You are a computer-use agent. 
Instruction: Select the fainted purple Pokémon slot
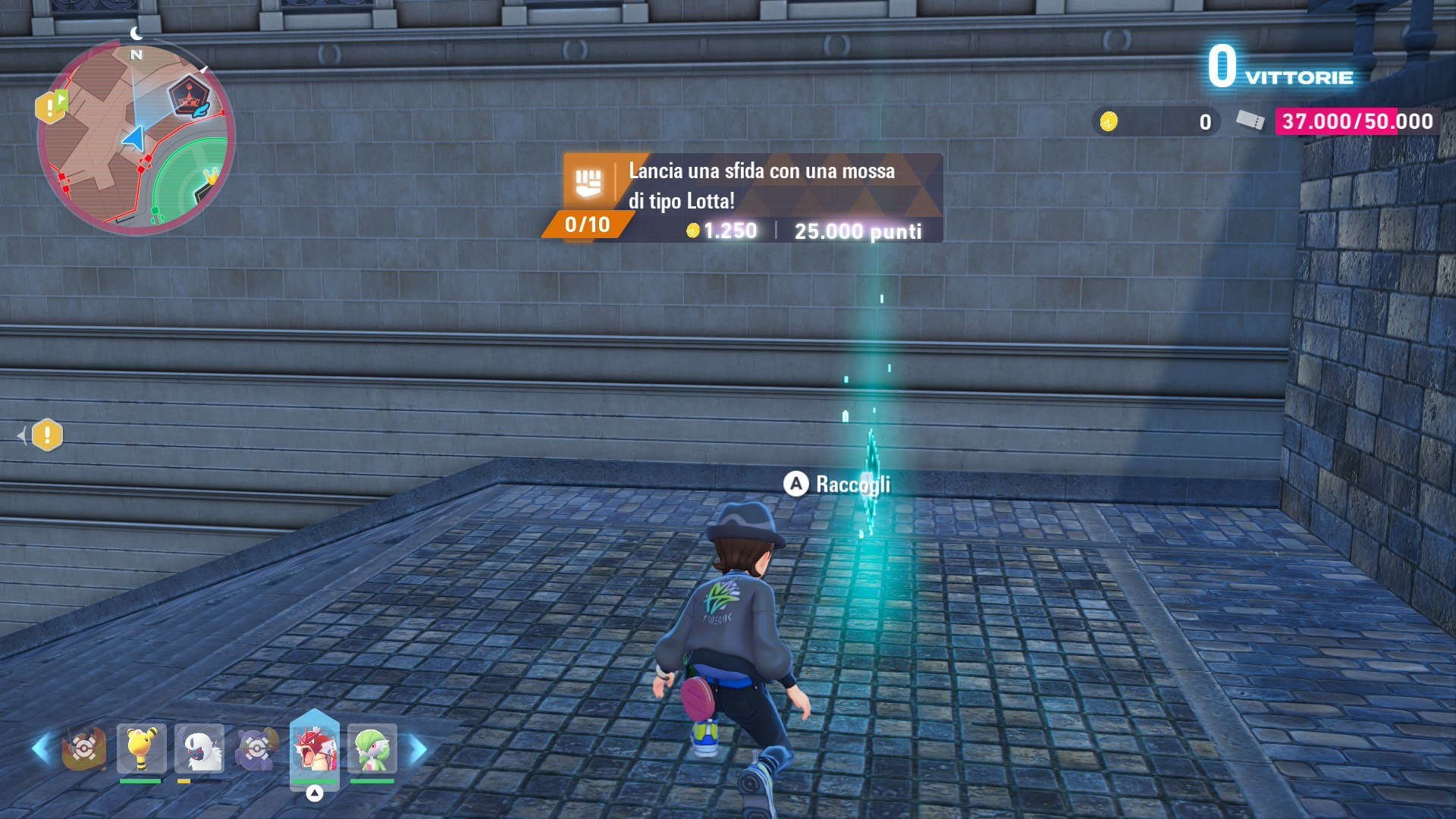pos(257,749)
